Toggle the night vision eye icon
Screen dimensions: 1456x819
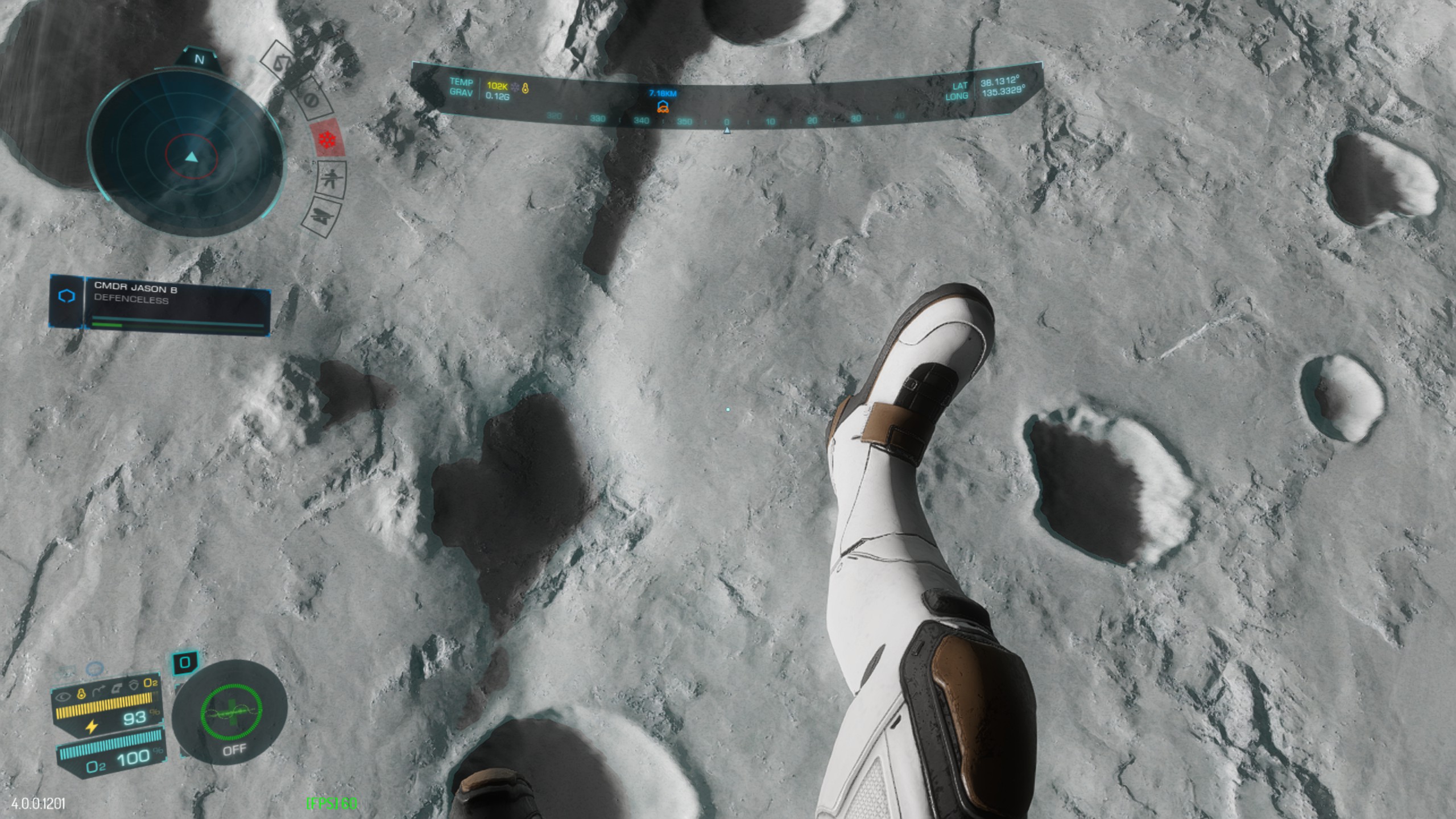point(64,695)
